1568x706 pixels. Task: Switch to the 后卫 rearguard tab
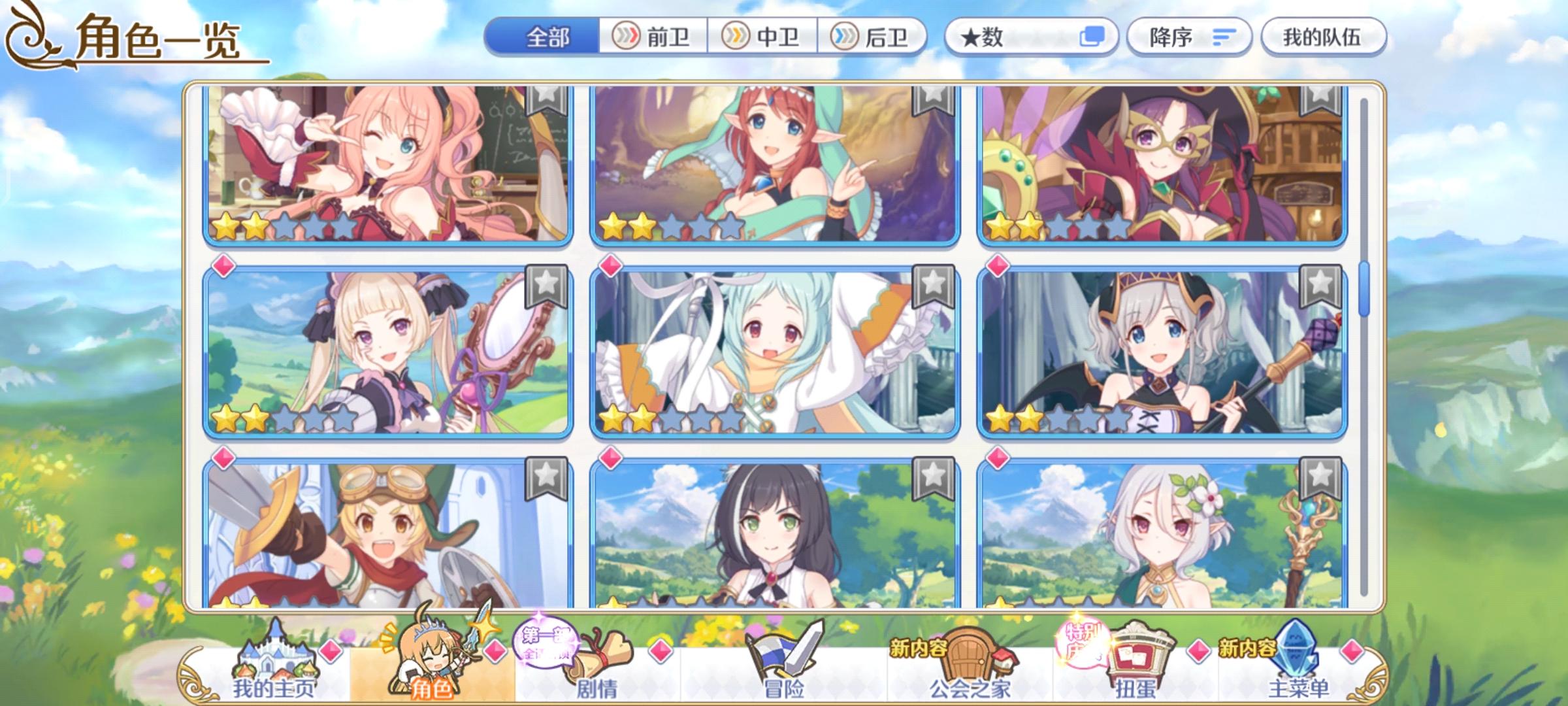click(x=877, y=37)
